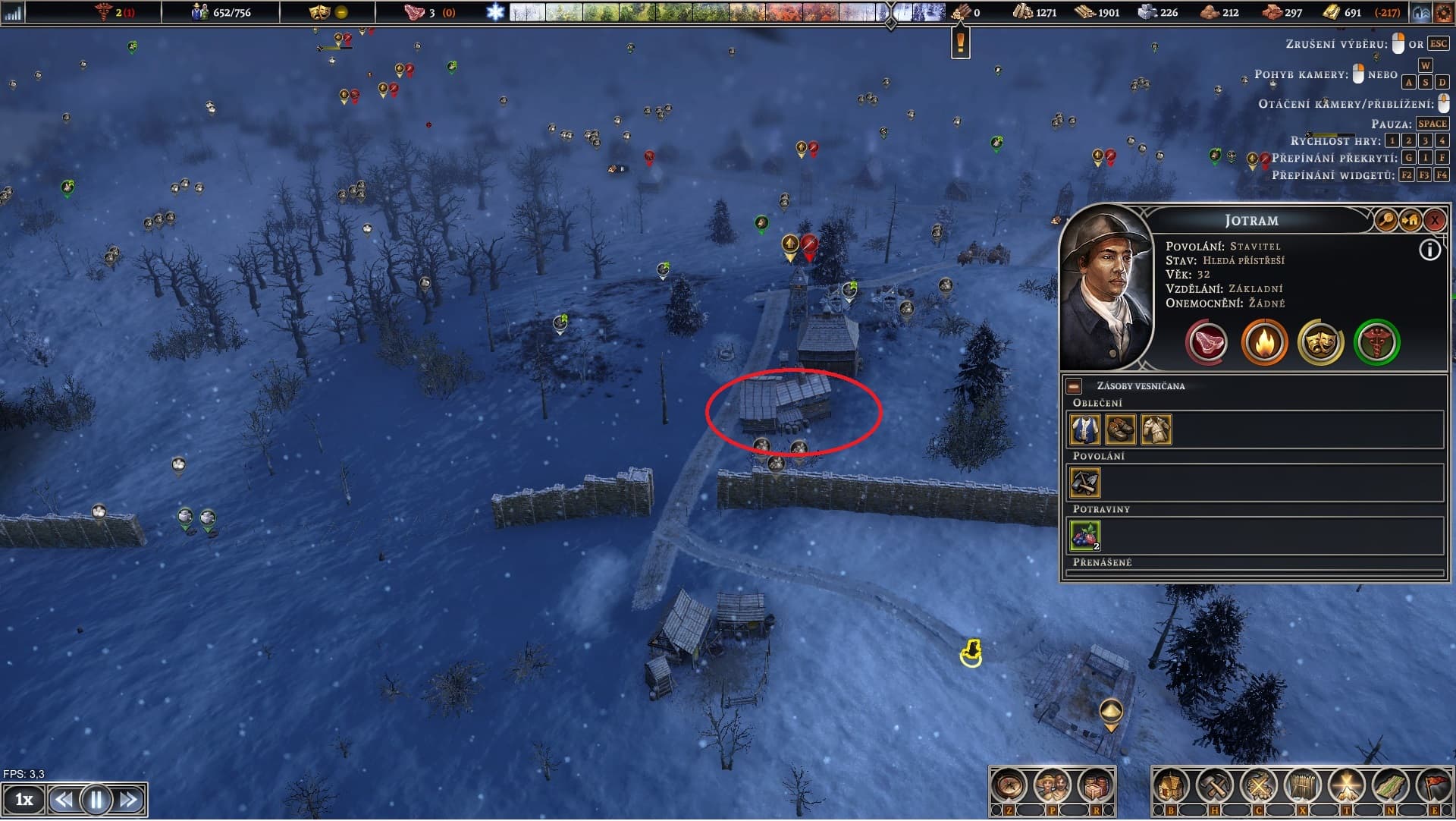Open the compass menu in the bottom bar
Screen dimensions: 1456x821
click(x=1009, y=787)
